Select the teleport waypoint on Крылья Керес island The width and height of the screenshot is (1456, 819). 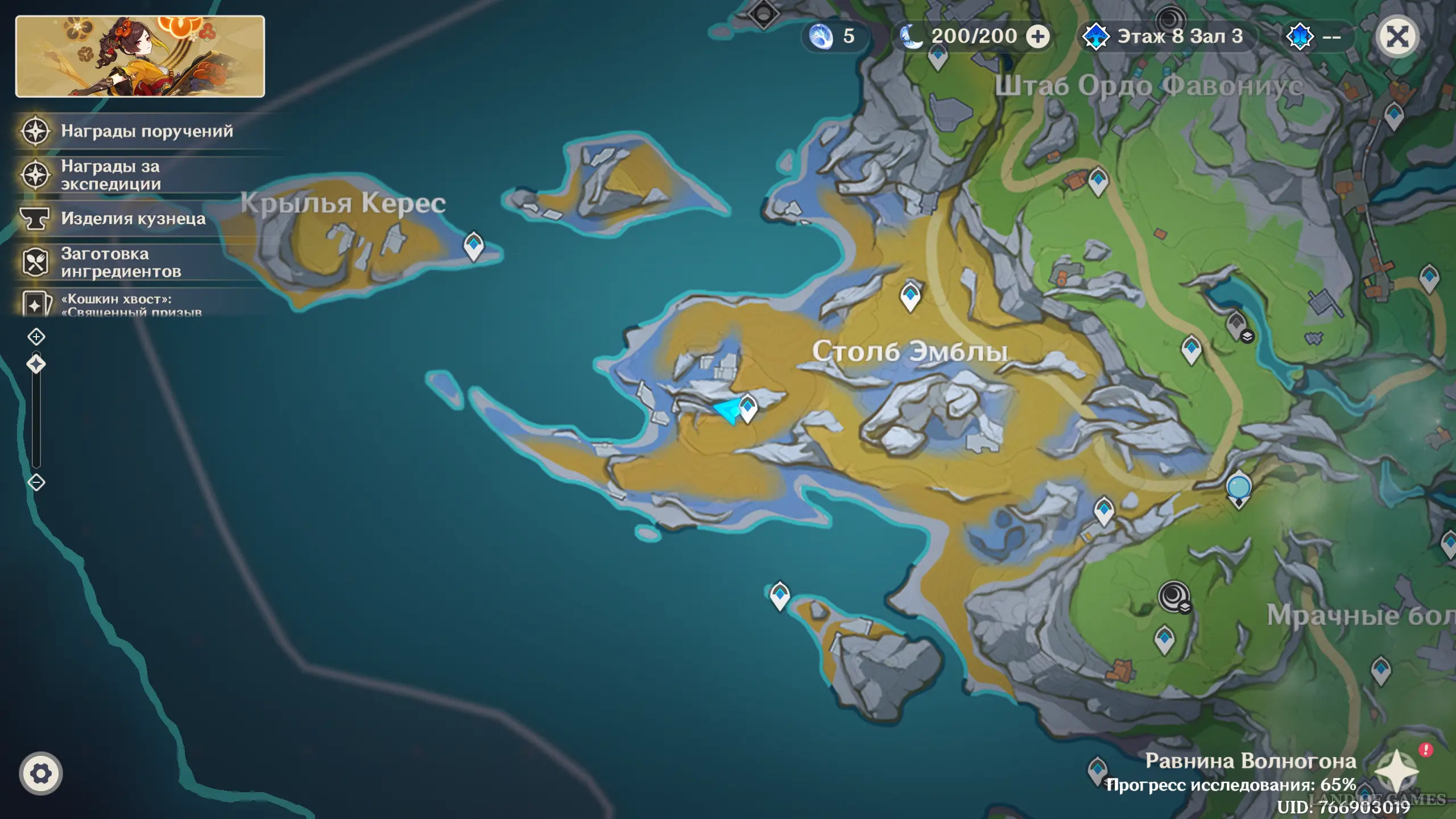pos(473,246)
